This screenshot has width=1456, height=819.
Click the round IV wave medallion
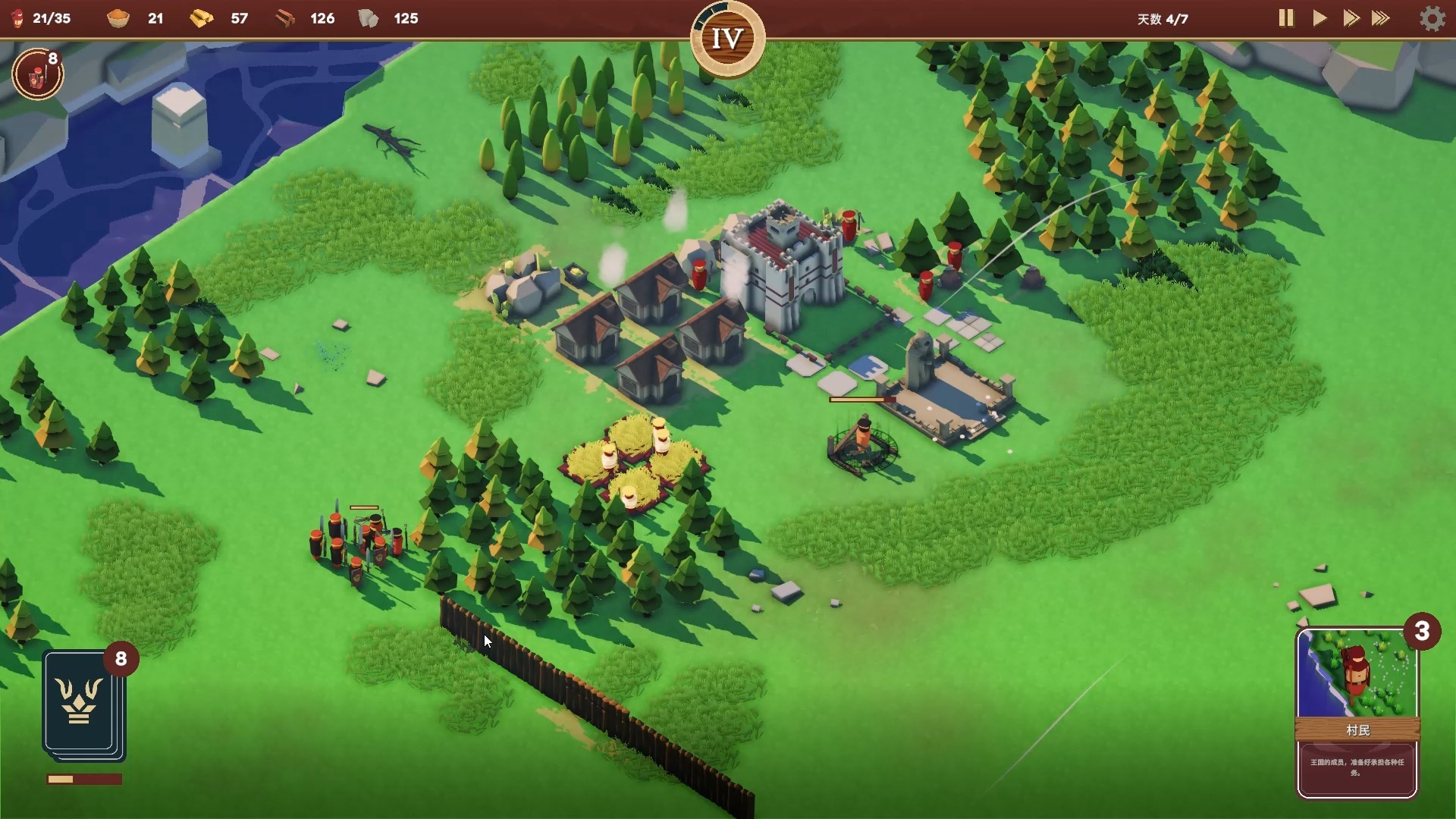(x=727, y=39)
